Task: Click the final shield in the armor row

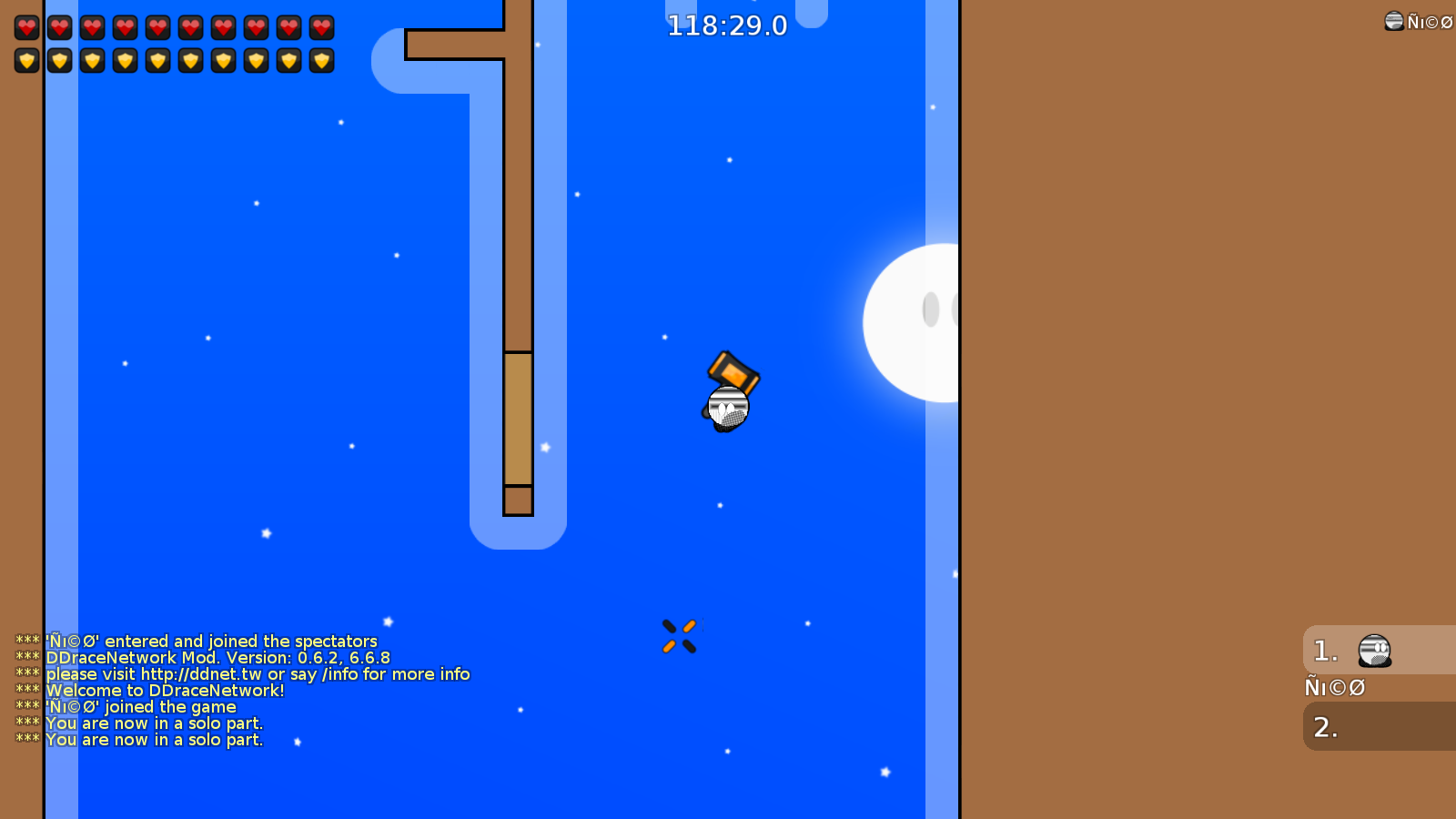Action: pos(322,60)
